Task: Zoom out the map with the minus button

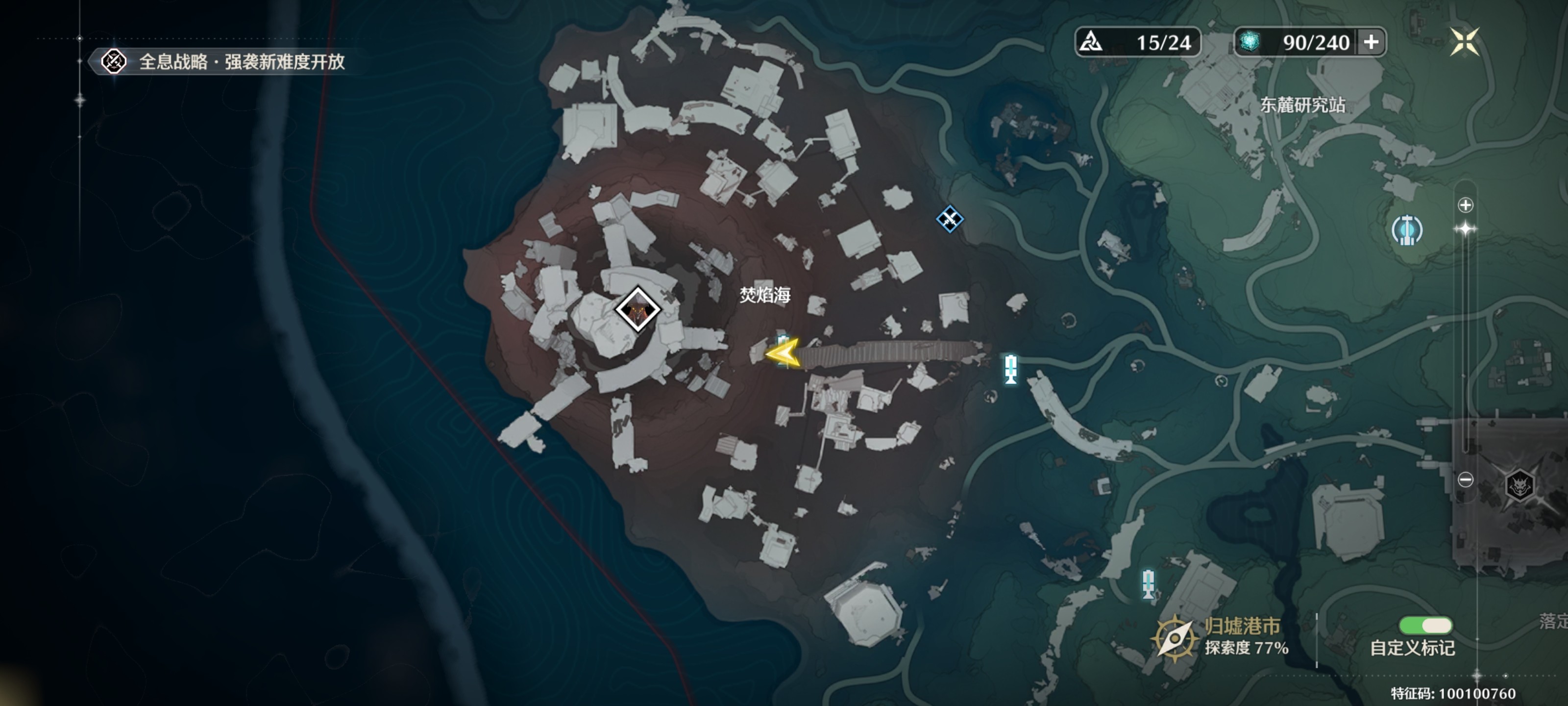Action: (1465, 479)
